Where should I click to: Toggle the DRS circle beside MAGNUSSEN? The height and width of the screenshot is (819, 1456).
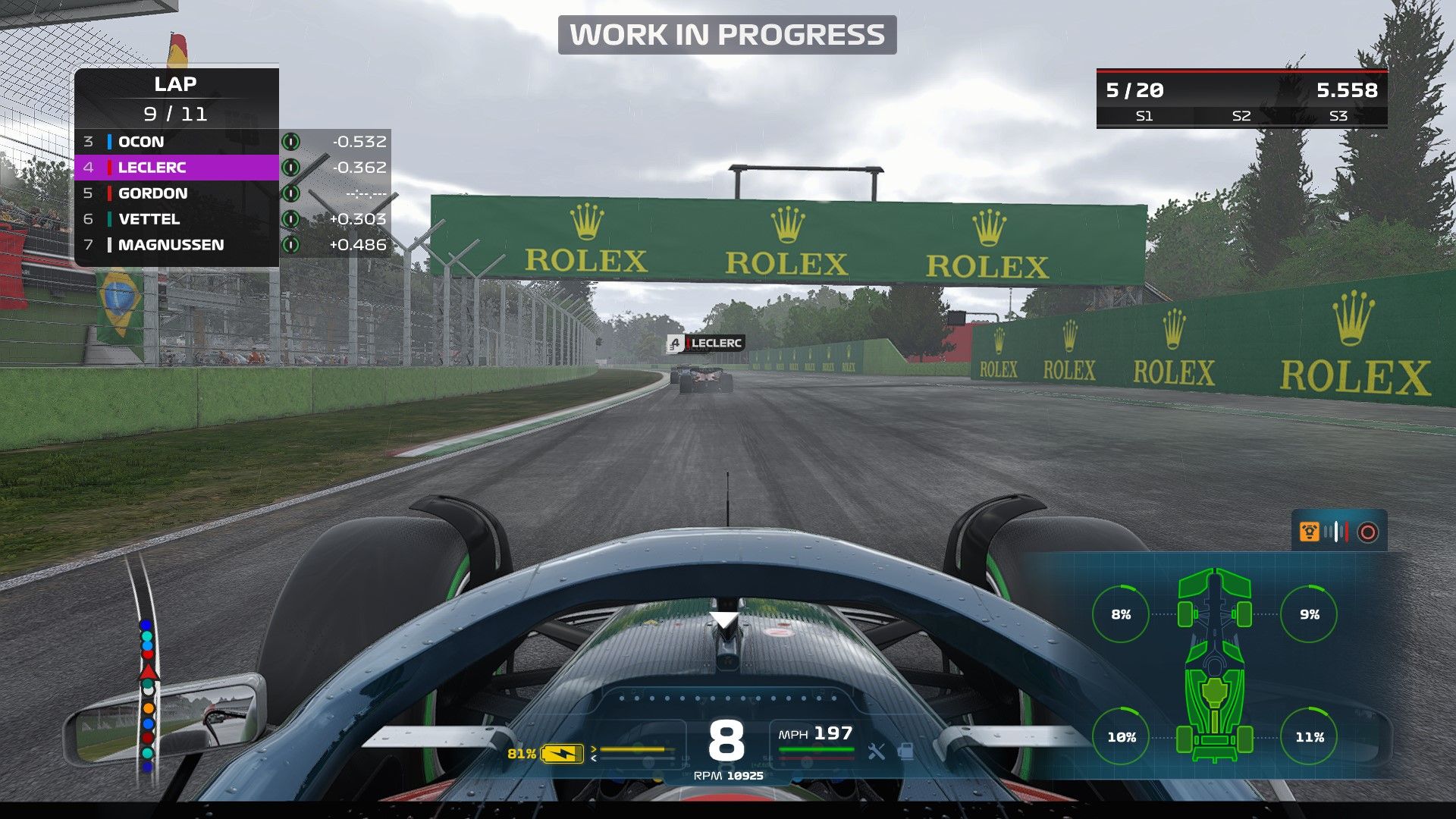(292, 245)
